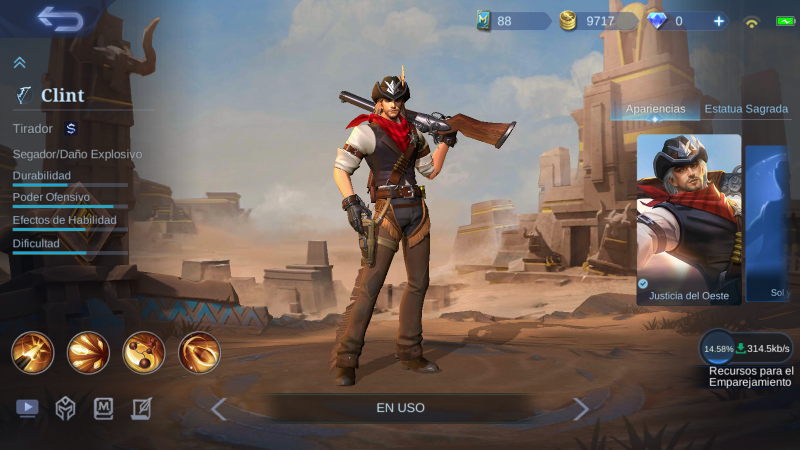Viewport: 800px width, 450px height.
Task: View the third skill with linked spheres
Action: 144,352
